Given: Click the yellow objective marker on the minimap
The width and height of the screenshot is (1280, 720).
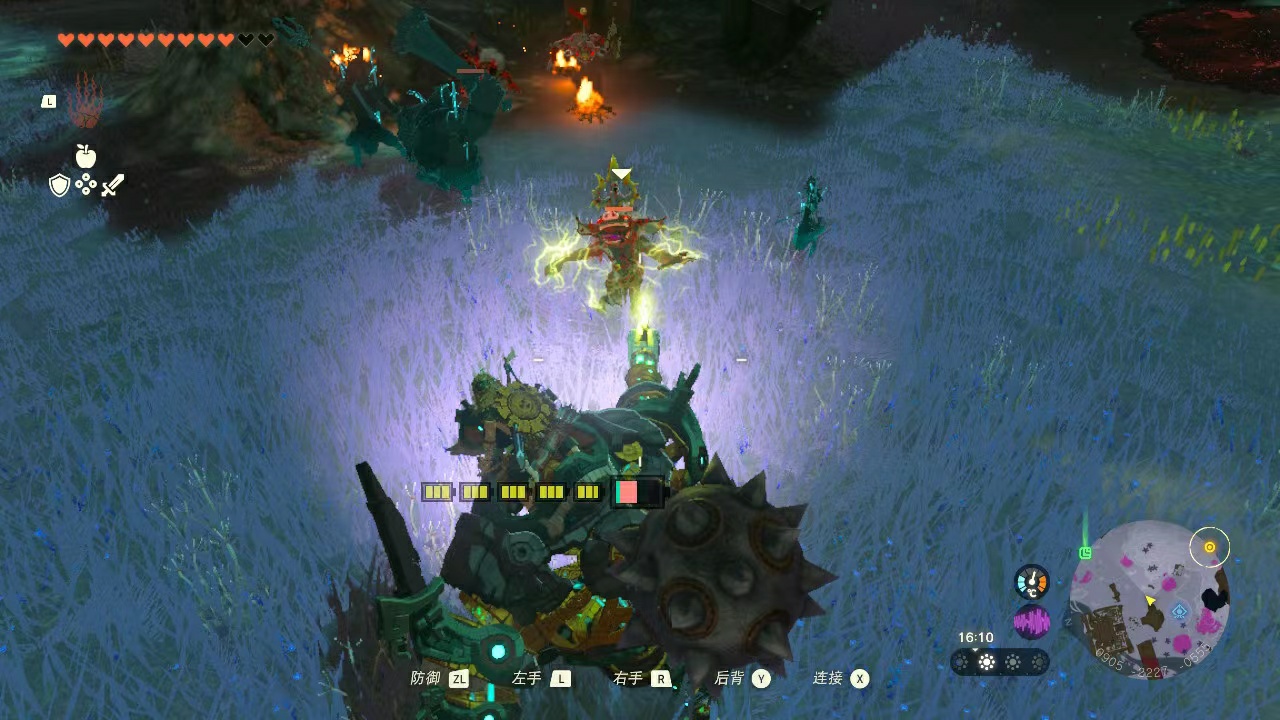Looking at the screenshot, I should [x=1210, y=547].
